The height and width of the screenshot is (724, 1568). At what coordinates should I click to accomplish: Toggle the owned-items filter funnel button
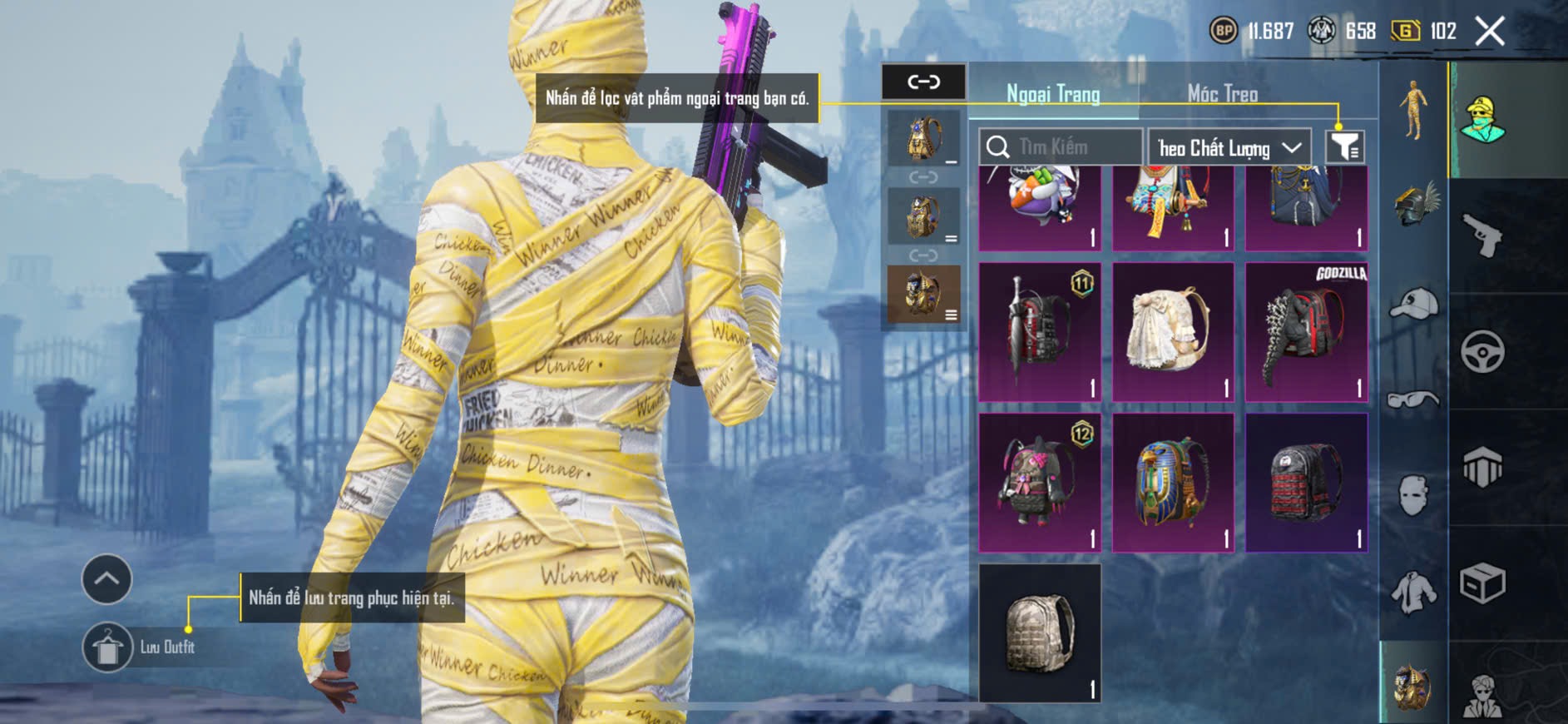point(1344,147)
